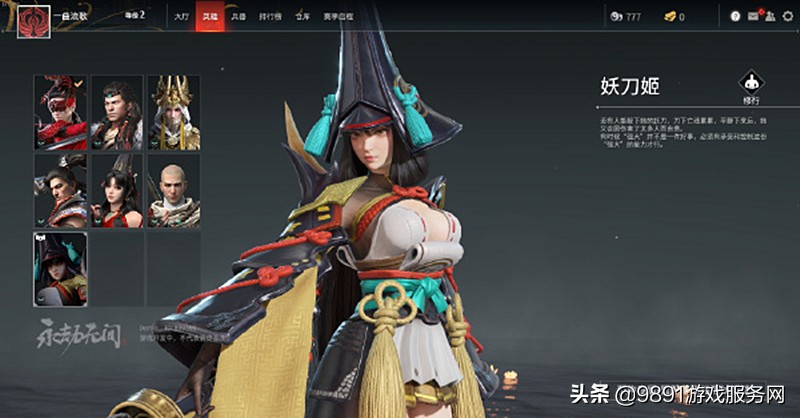Choose the red-masked hero portrait
800x418 pixels.
61,112
